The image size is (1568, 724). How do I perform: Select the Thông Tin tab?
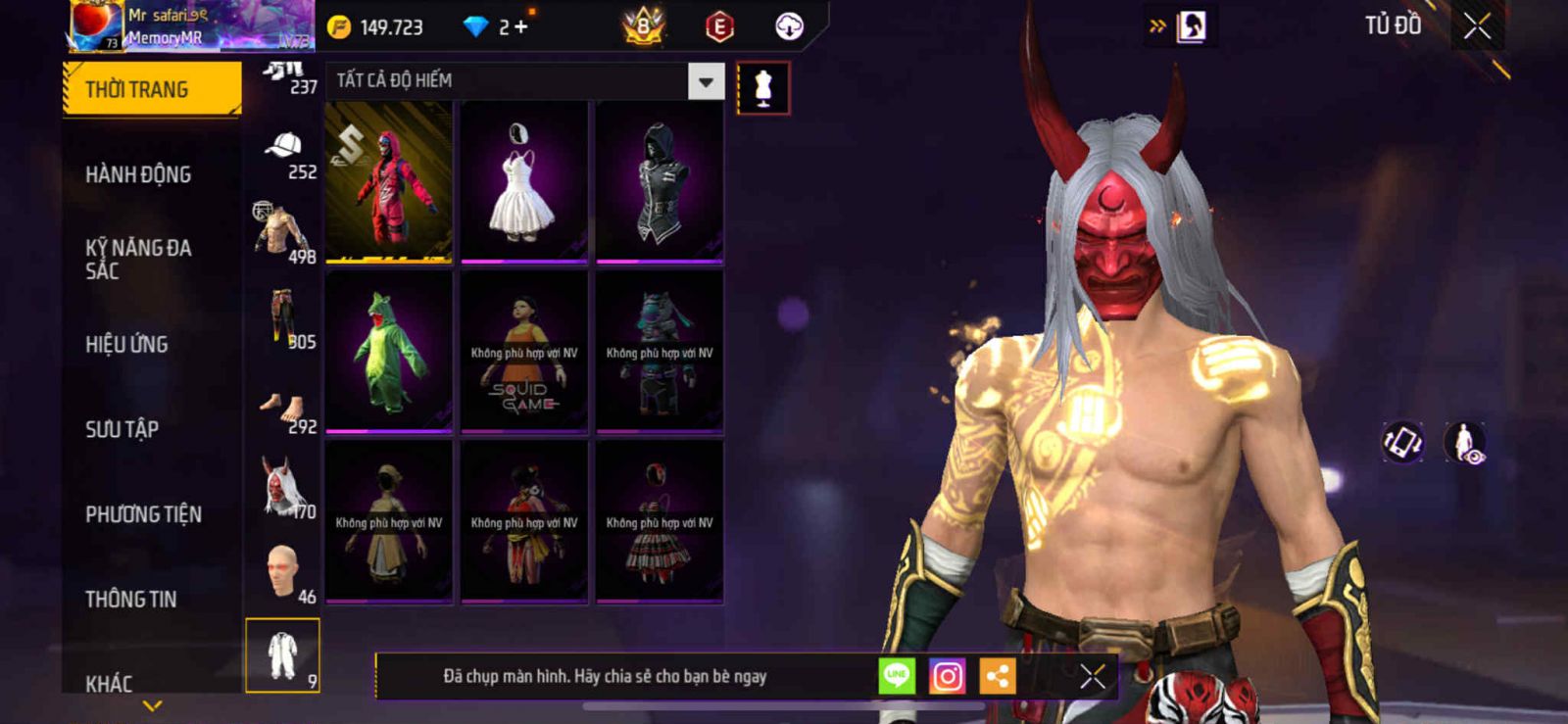(130, 599)
